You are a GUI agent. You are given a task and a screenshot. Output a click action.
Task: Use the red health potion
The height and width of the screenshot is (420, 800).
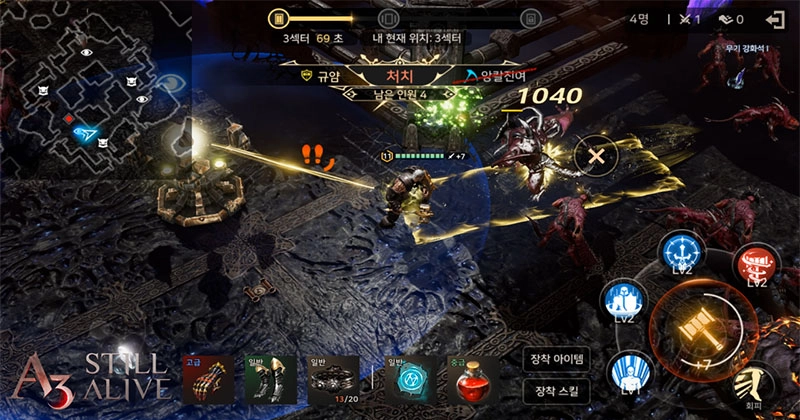474,380
